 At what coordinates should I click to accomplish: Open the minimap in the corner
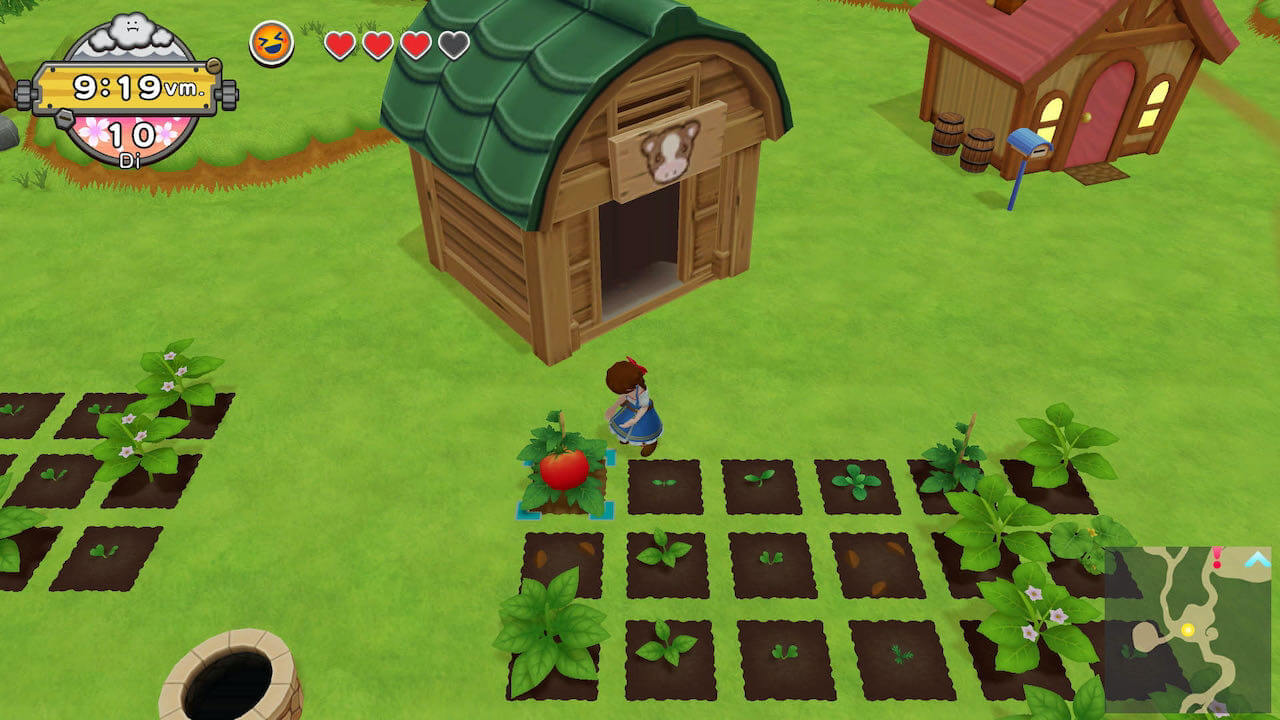[1188, 630]
